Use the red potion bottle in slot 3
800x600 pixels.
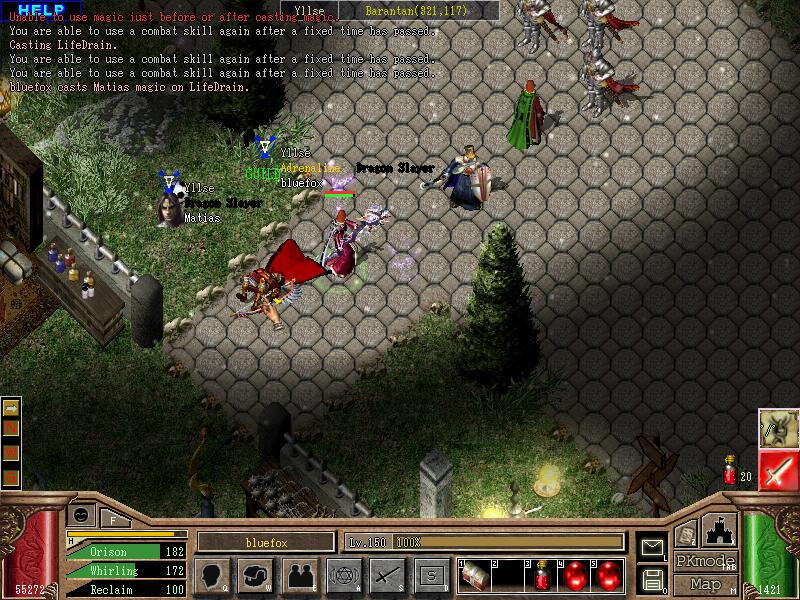coord(542,576)
